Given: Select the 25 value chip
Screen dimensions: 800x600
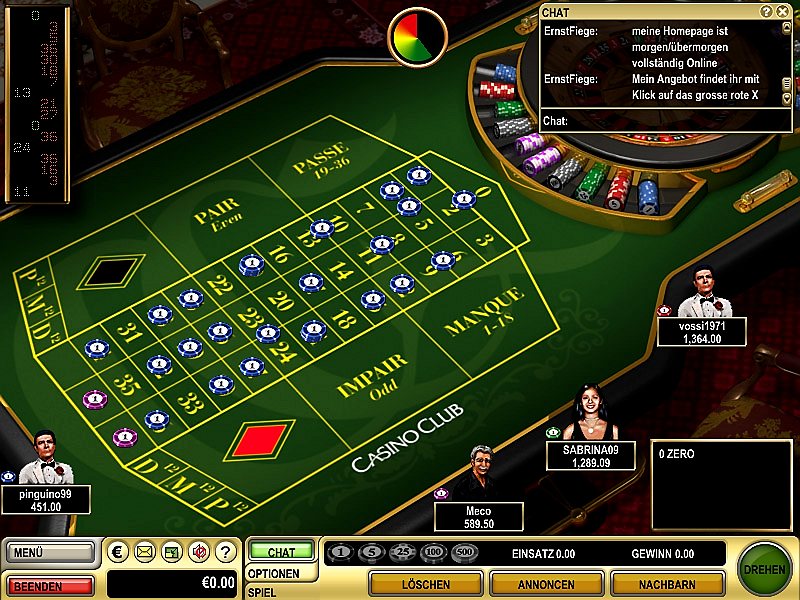Looking at the screenshot, I should pos(404,552).
